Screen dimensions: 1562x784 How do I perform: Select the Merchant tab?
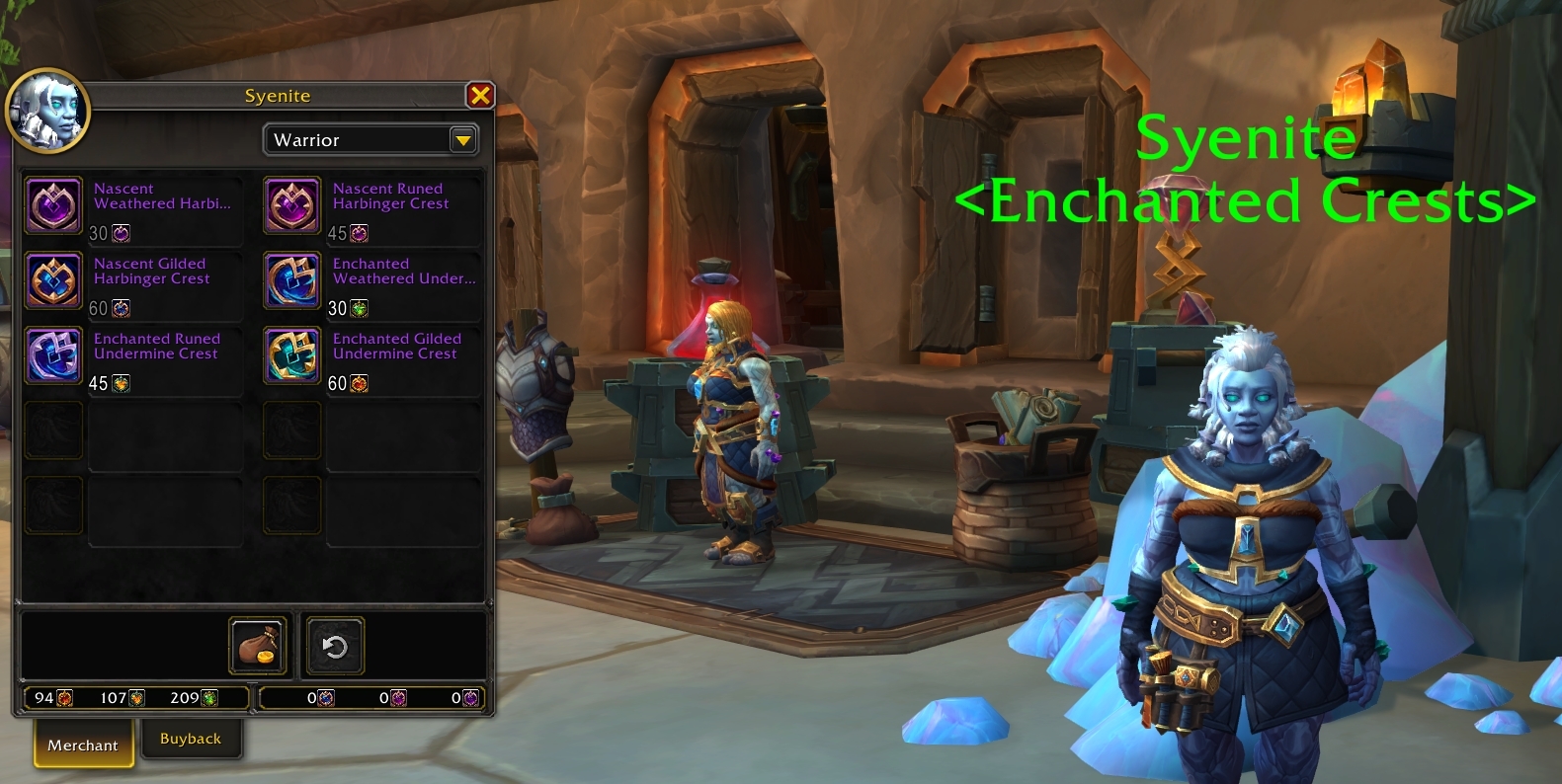pos(83,745)
